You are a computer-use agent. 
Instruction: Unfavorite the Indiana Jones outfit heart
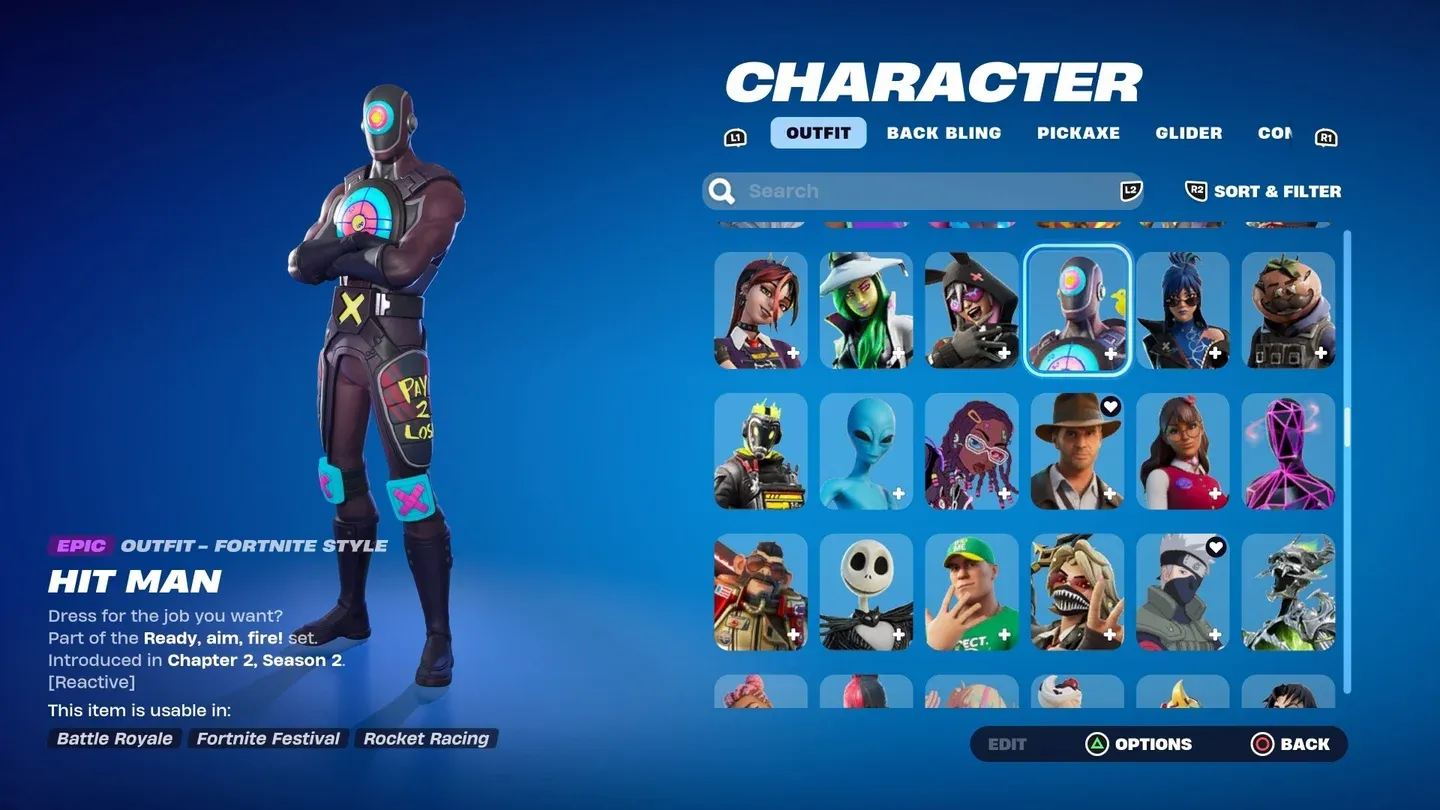pos(1109,407)
